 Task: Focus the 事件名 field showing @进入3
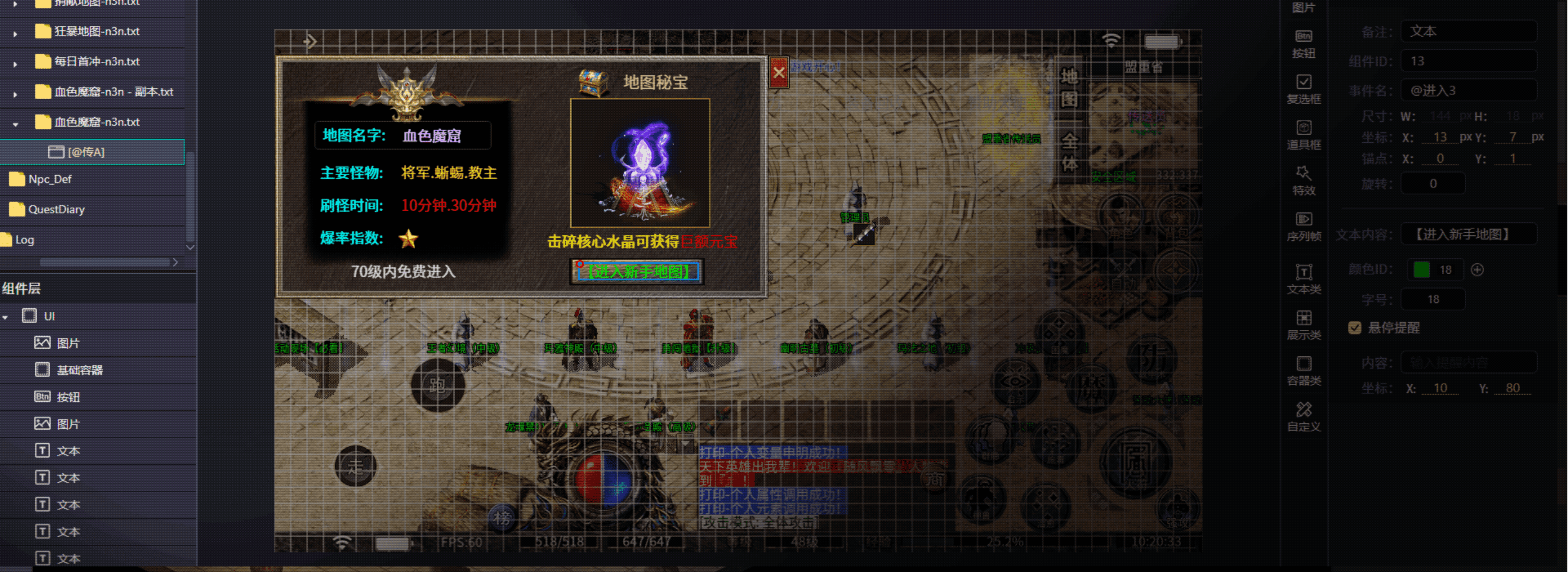pyautogui.click(x=1468, y=91)
